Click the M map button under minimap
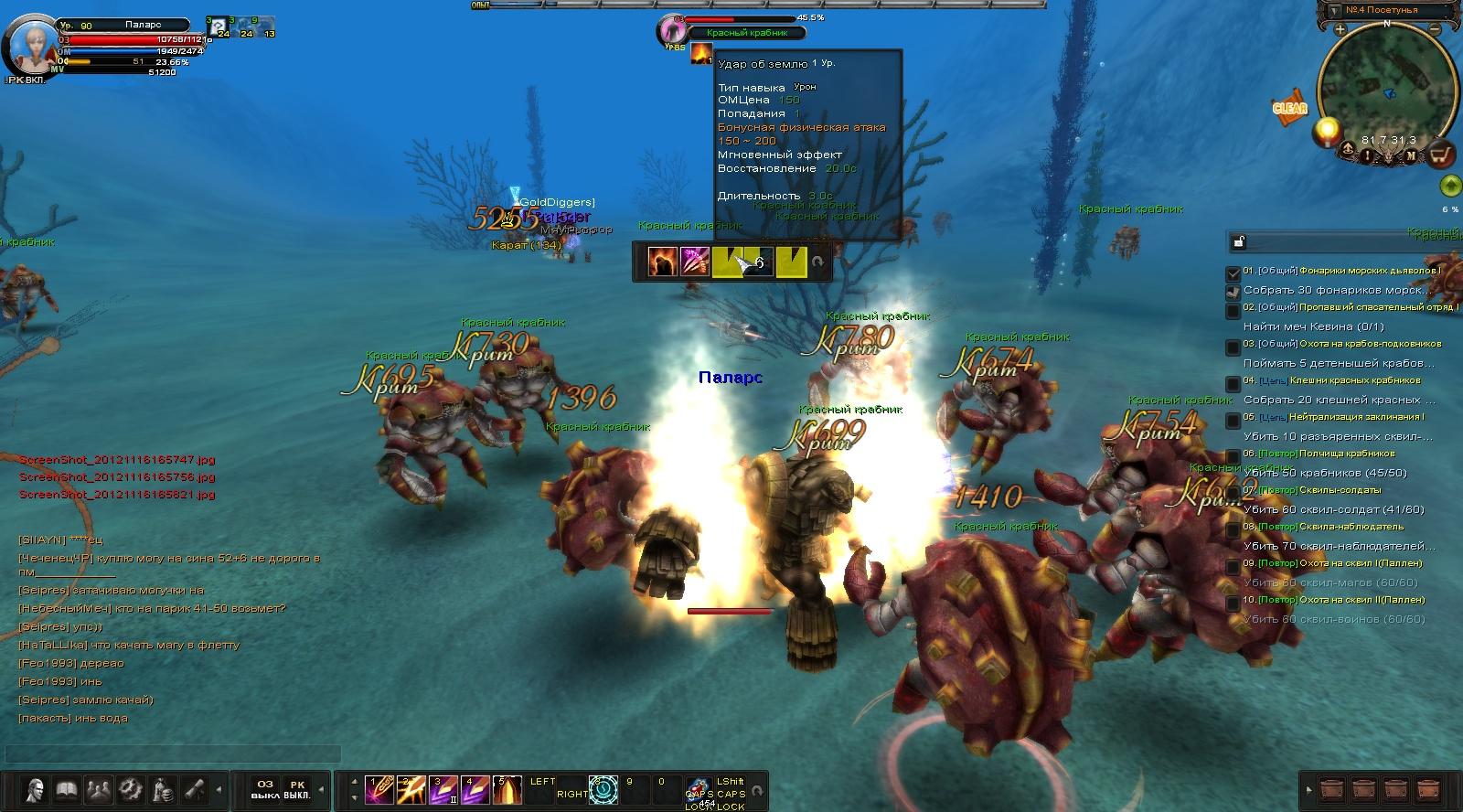This screenshot has height=812, width=1463. click(x=1411, y=155)
